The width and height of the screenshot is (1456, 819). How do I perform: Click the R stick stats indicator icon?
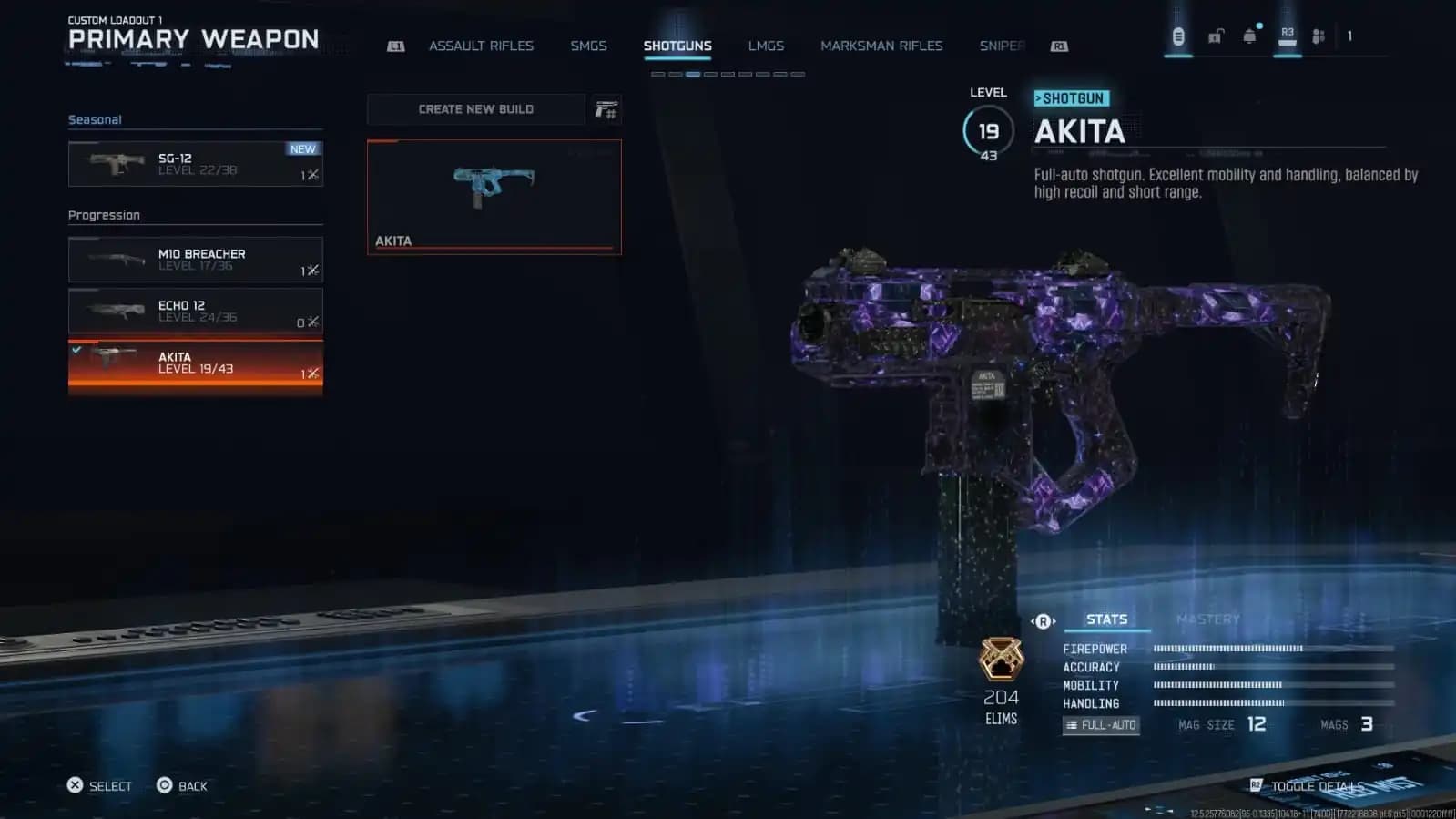pos(1041,620)
